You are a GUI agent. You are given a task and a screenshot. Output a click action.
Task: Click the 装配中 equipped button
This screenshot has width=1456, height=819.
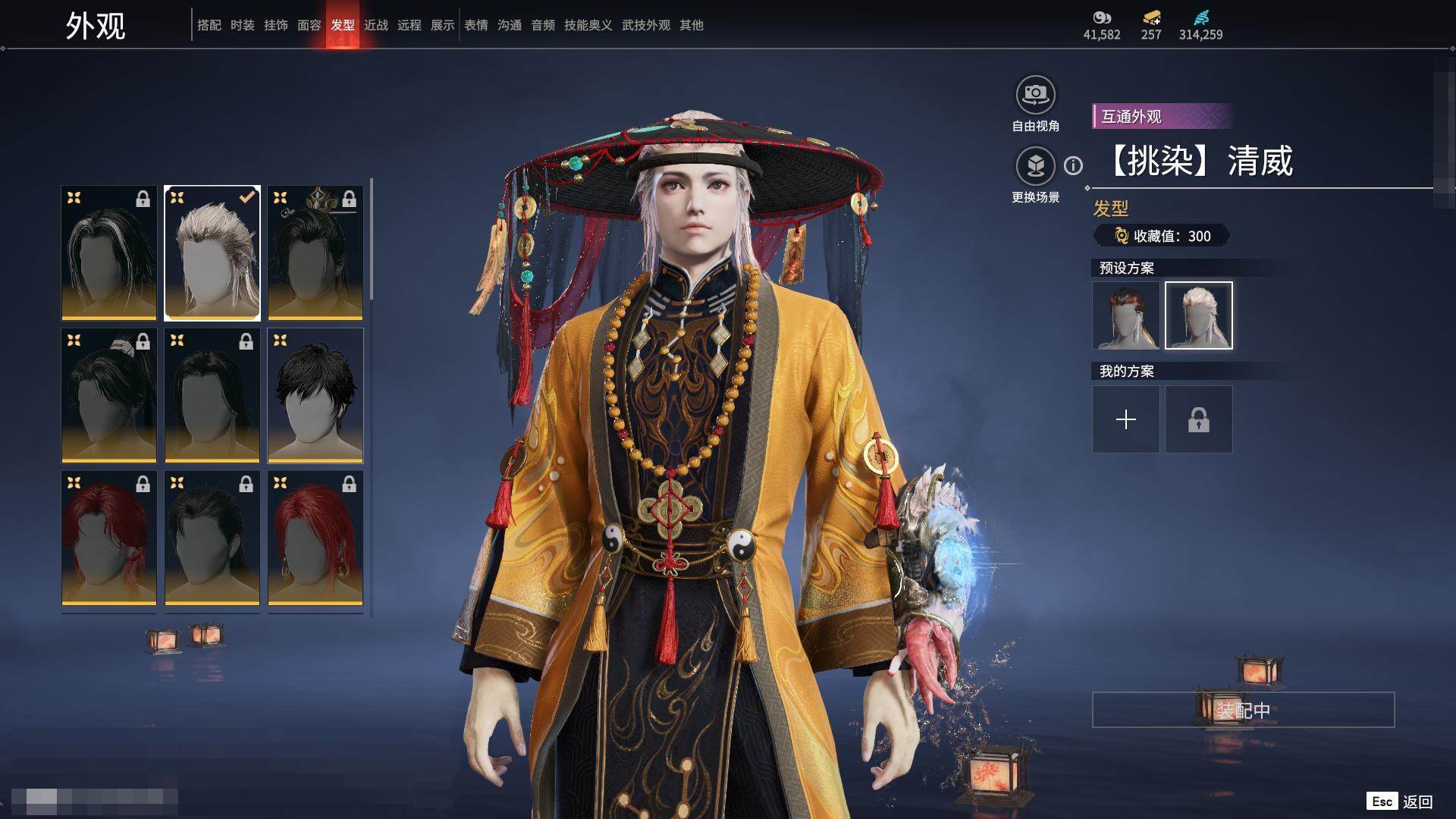[x=1242, y=710]
